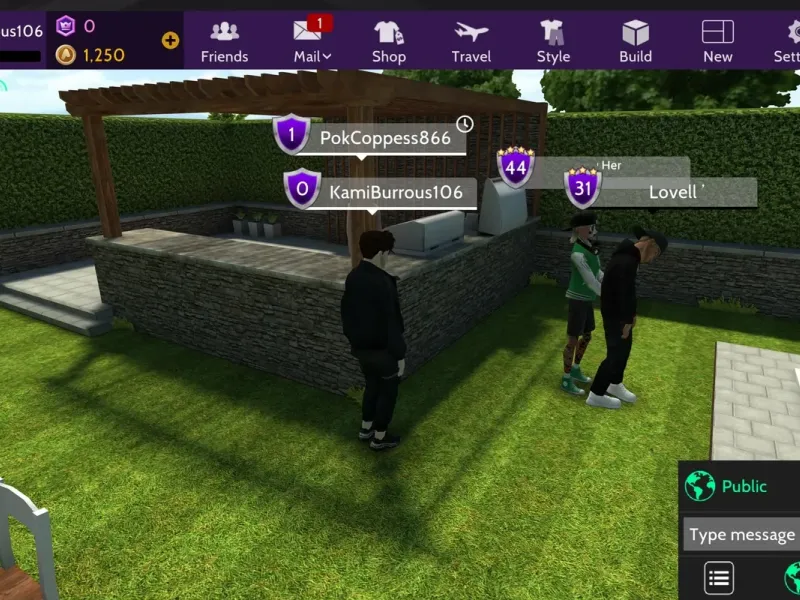Select the PokCoppess866 player name tag
The image size is (800, 600).
(x=385, y=138)
